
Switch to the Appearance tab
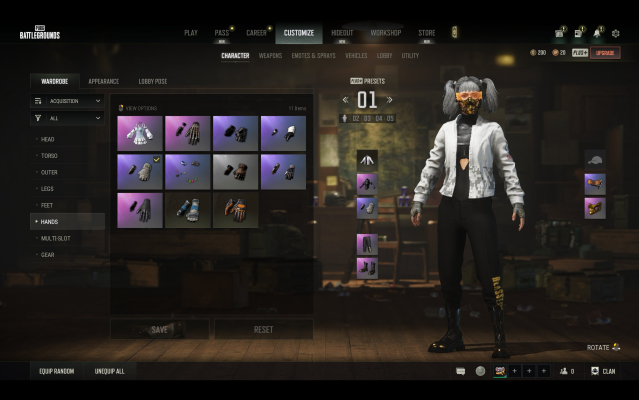[104, 80]
